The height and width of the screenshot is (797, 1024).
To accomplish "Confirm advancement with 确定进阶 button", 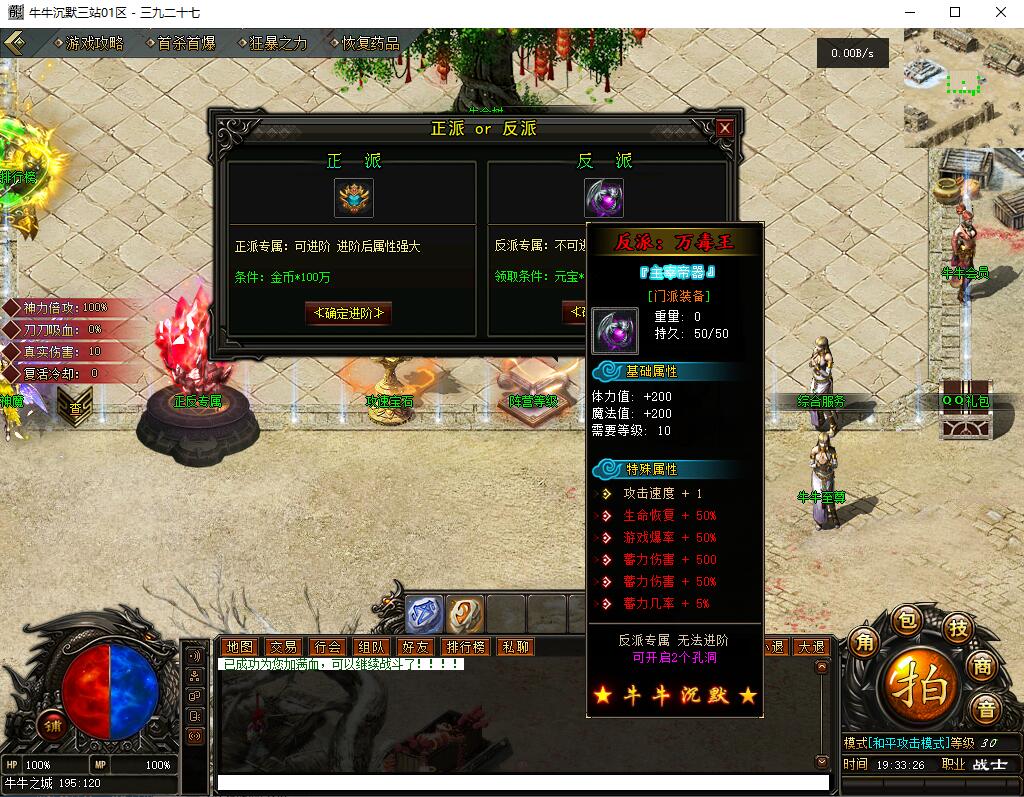I will coord(348,313).
